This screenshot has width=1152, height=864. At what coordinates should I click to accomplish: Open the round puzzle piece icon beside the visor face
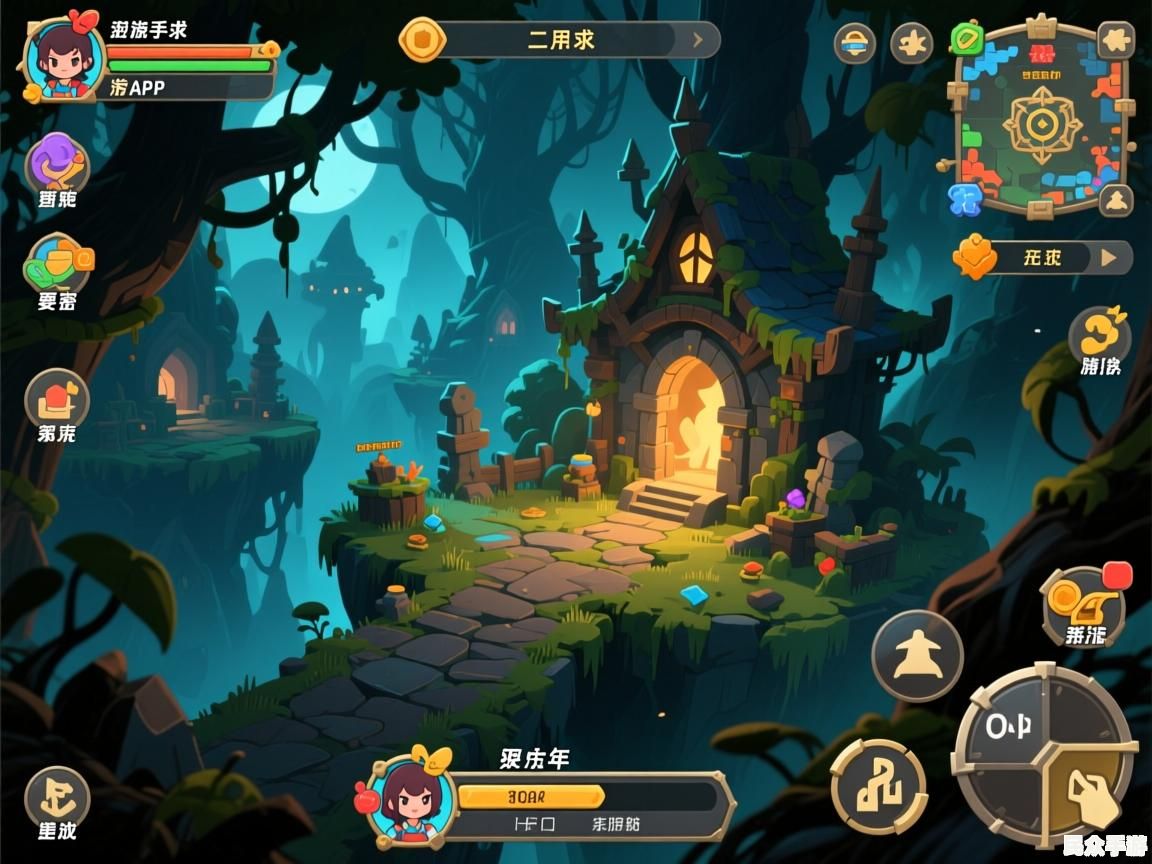tap(911, 43)
